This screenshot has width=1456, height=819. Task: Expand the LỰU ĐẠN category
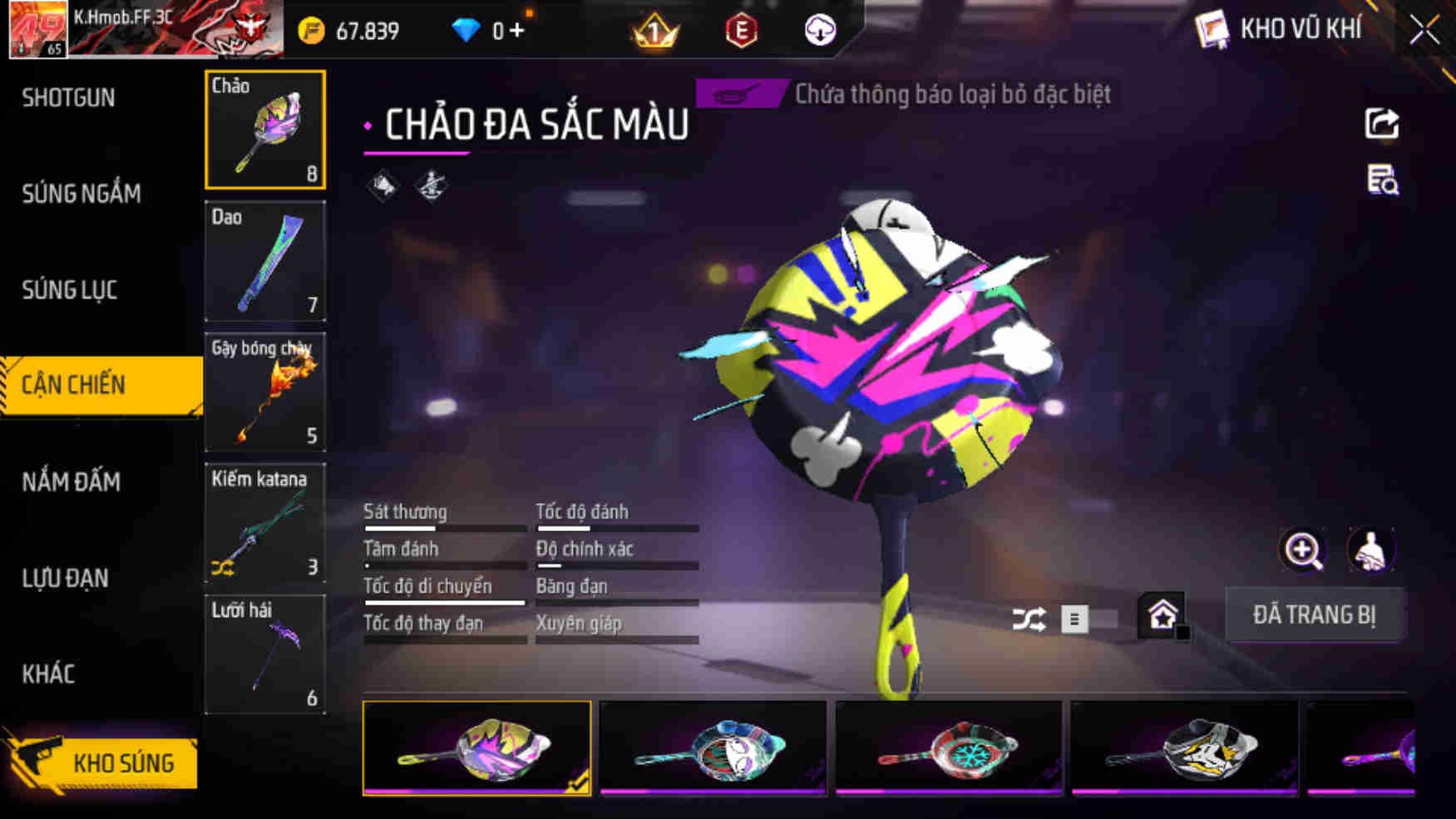(67, 579)
